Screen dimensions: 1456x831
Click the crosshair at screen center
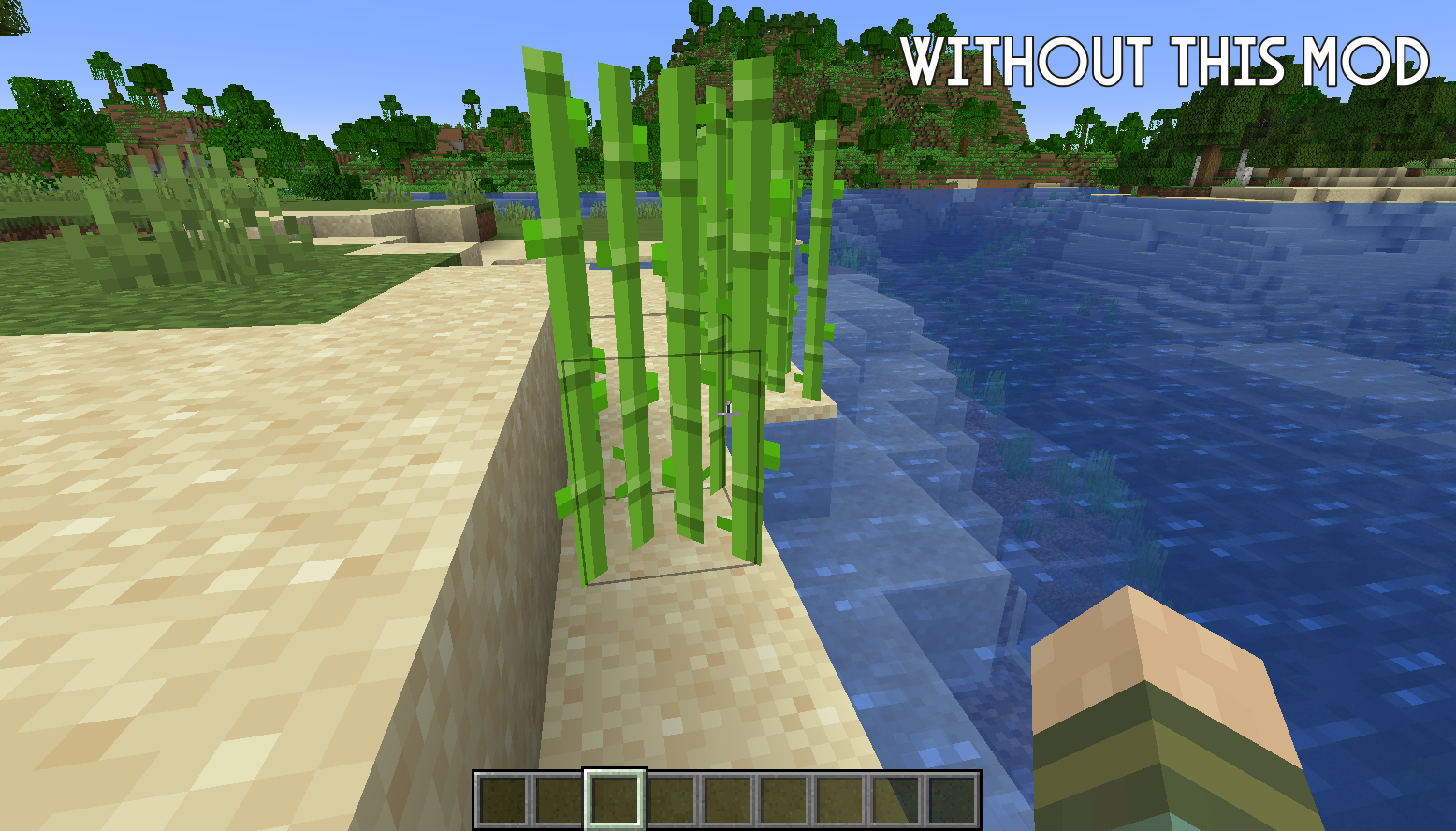(x=728, y=415)
